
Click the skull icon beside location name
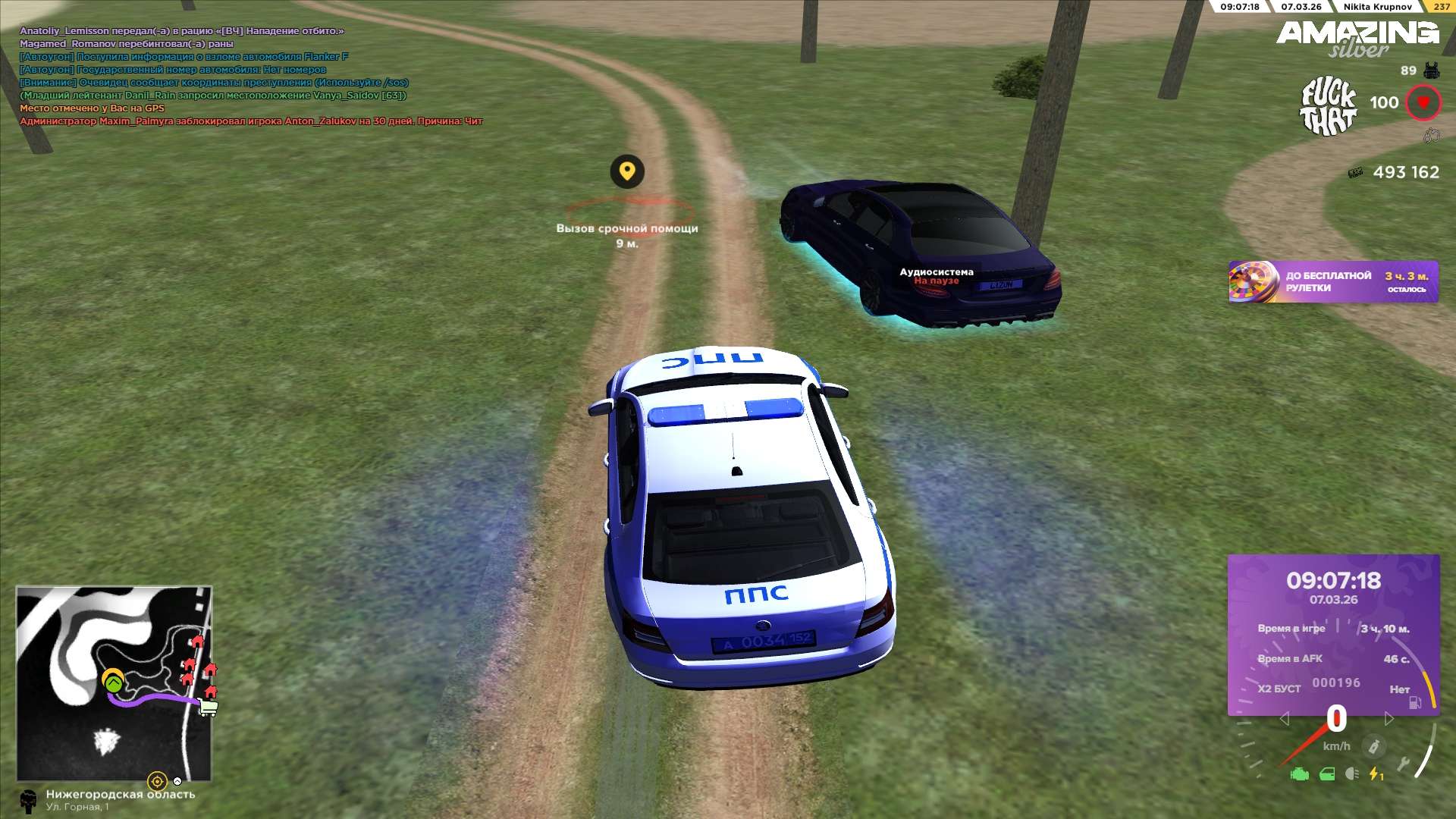[x=29, y=801]
